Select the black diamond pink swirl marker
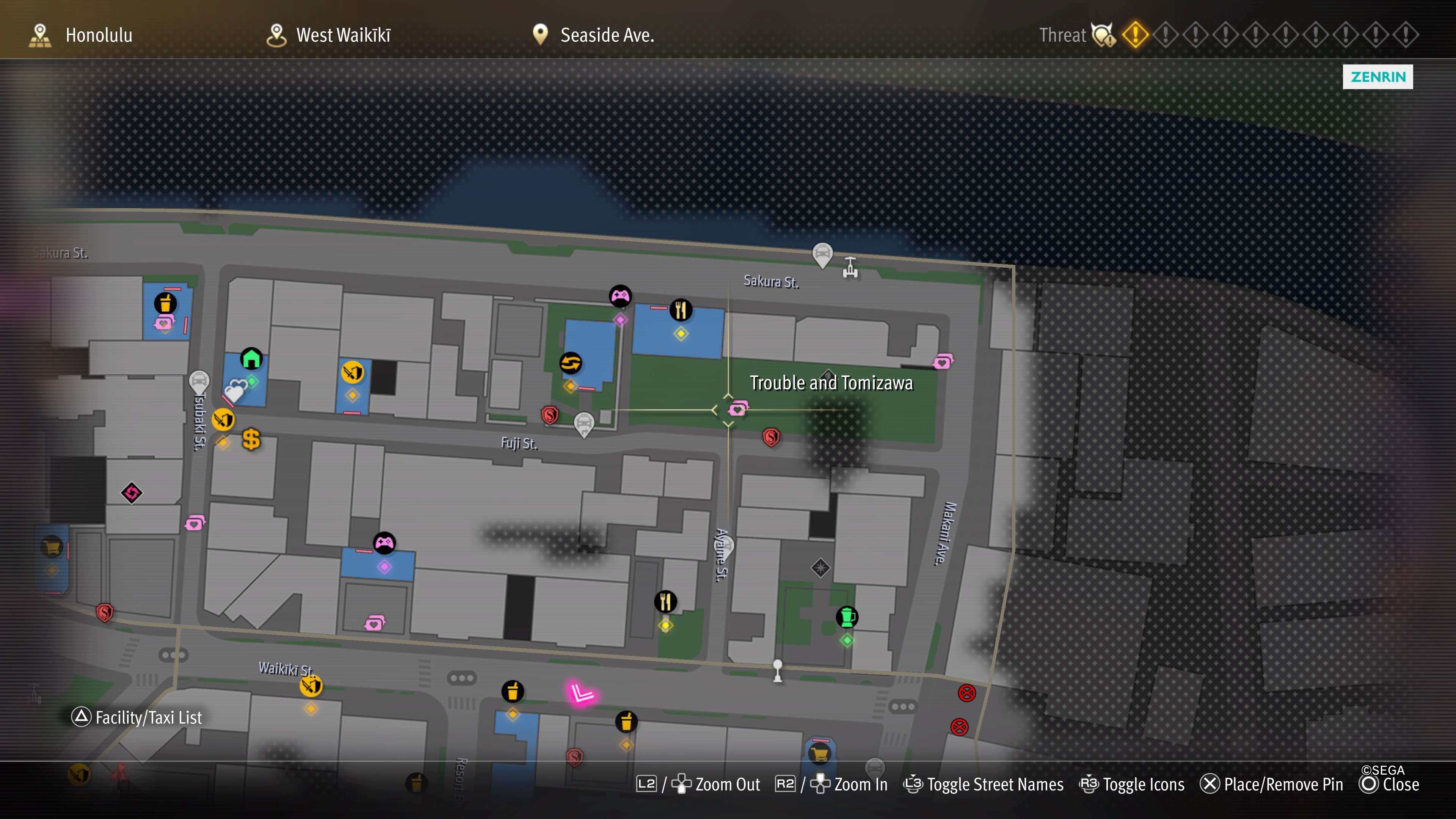The image size is (1456, 819). [132, 493]
